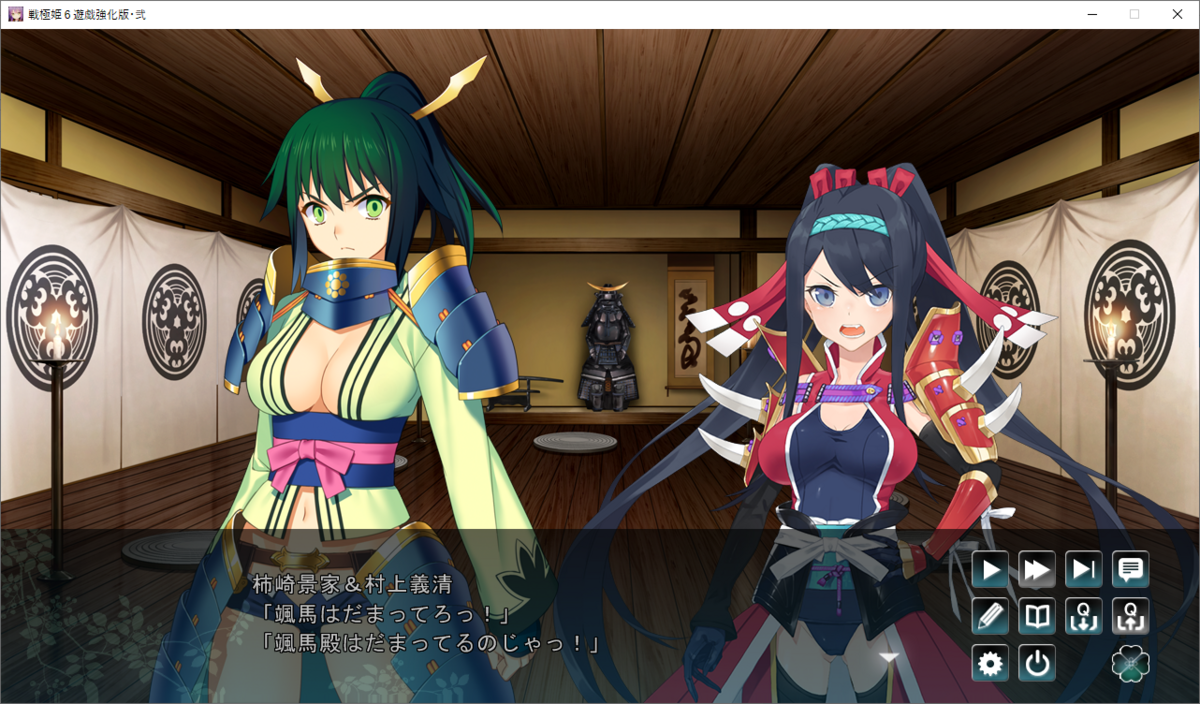Advance dialogue using the white triangle indicator
The image size is (1200, 704).
click(x=888, y=657)
